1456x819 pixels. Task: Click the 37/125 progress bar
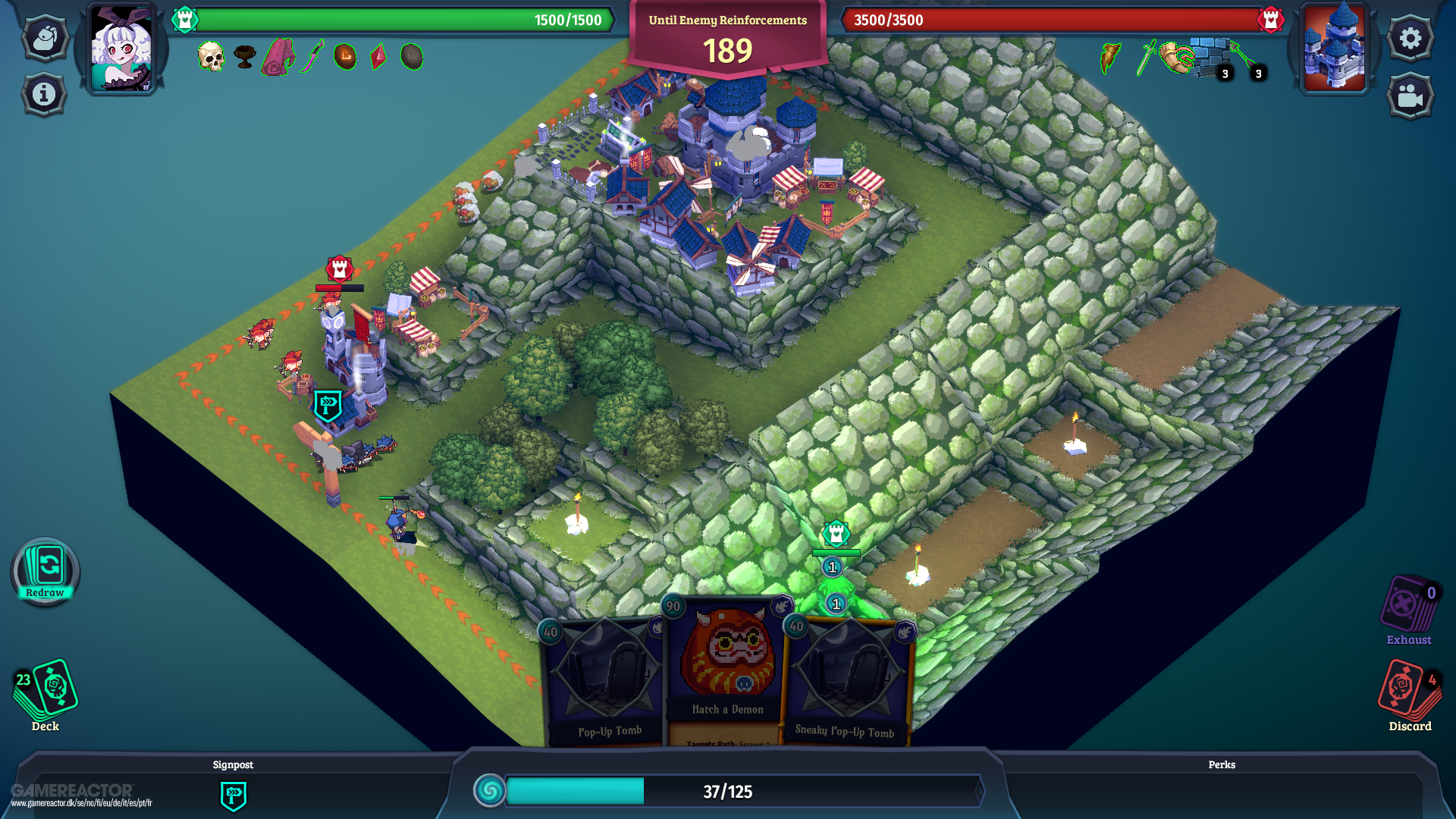(726, 791)
